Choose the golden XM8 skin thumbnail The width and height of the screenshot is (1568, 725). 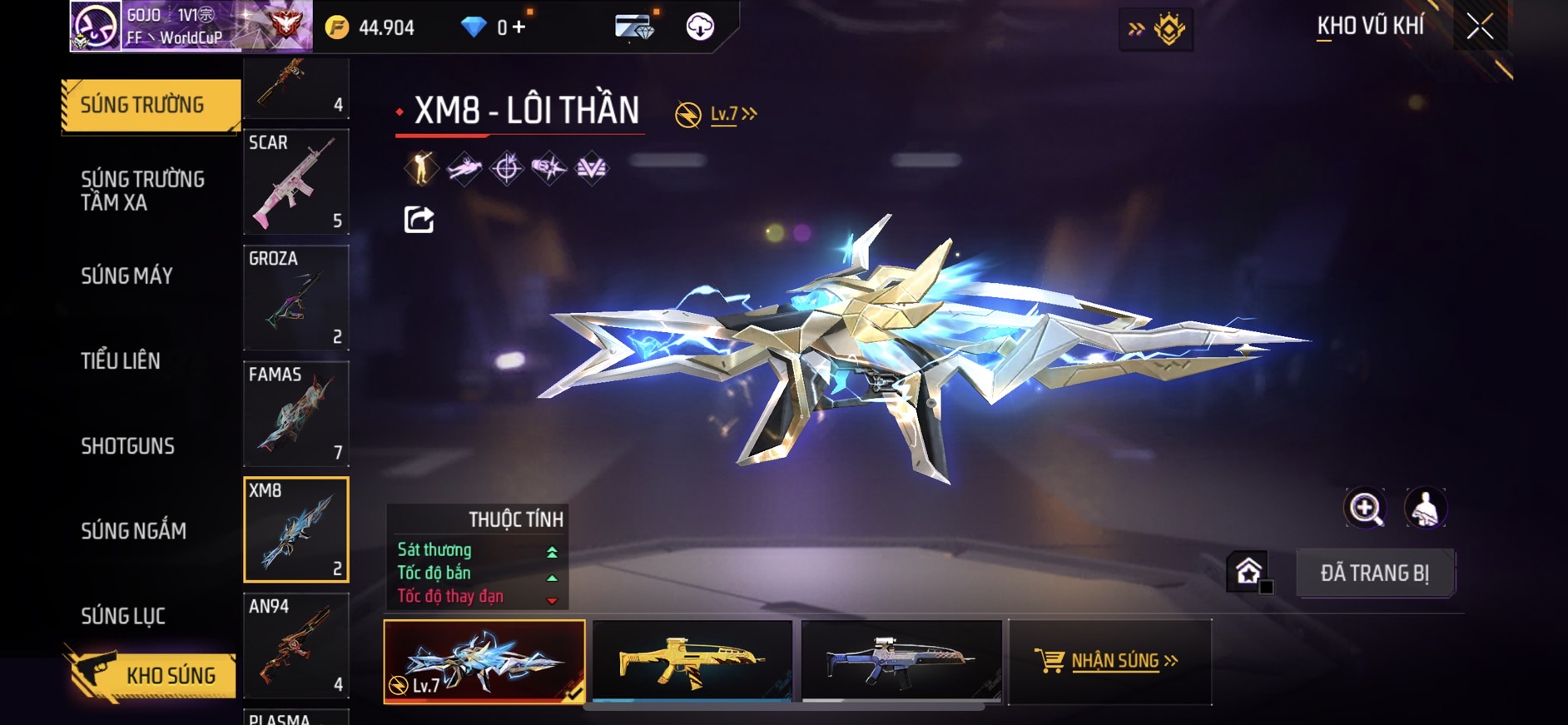point(692,661)
